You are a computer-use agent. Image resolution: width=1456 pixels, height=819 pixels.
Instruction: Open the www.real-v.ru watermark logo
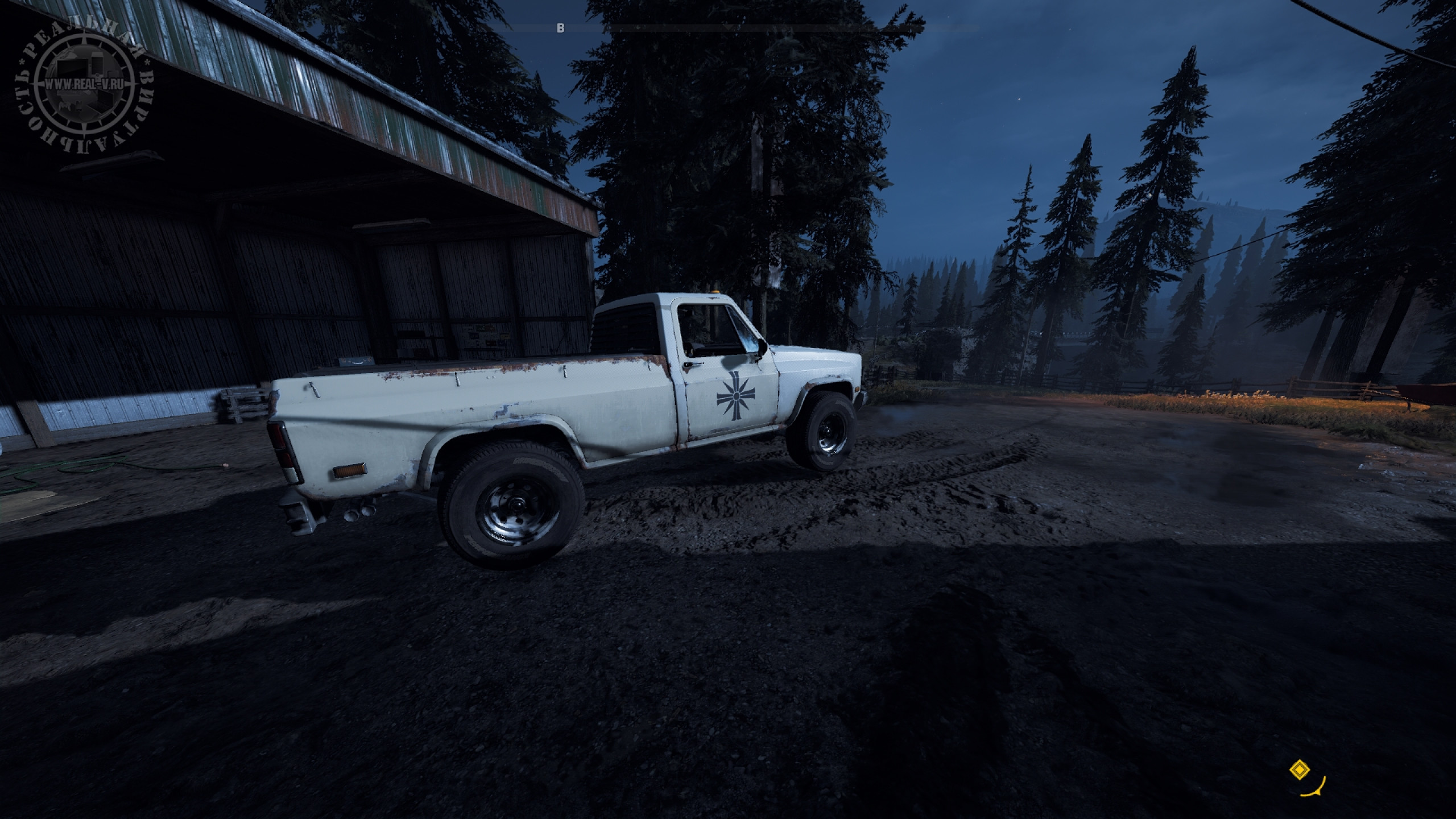click(85, 86)
